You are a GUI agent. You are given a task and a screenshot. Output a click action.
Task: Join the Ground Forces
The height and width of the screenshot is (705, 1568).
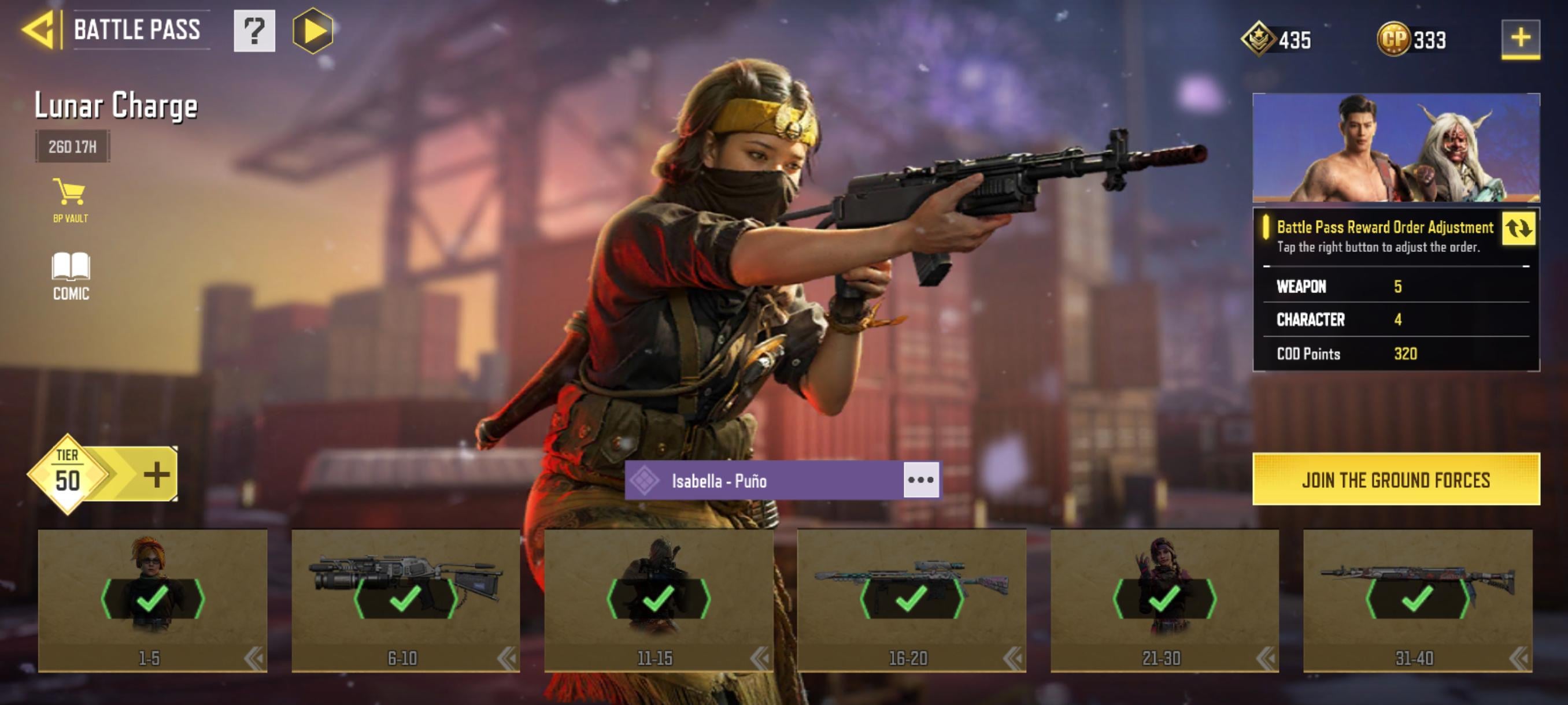1396,479
